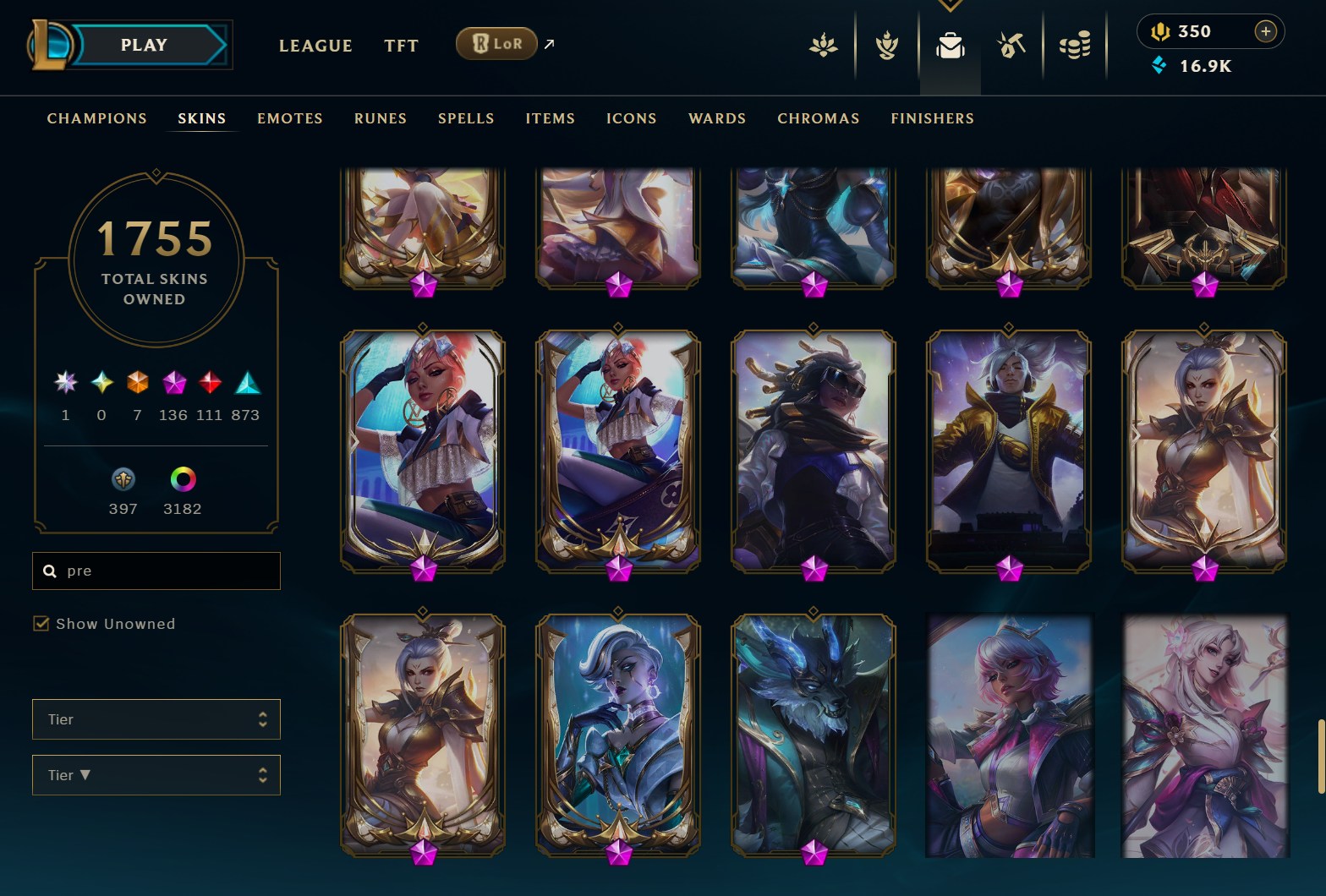1326x896 pixels.
Task: Show the Items tab
Action: coord(551,118)
